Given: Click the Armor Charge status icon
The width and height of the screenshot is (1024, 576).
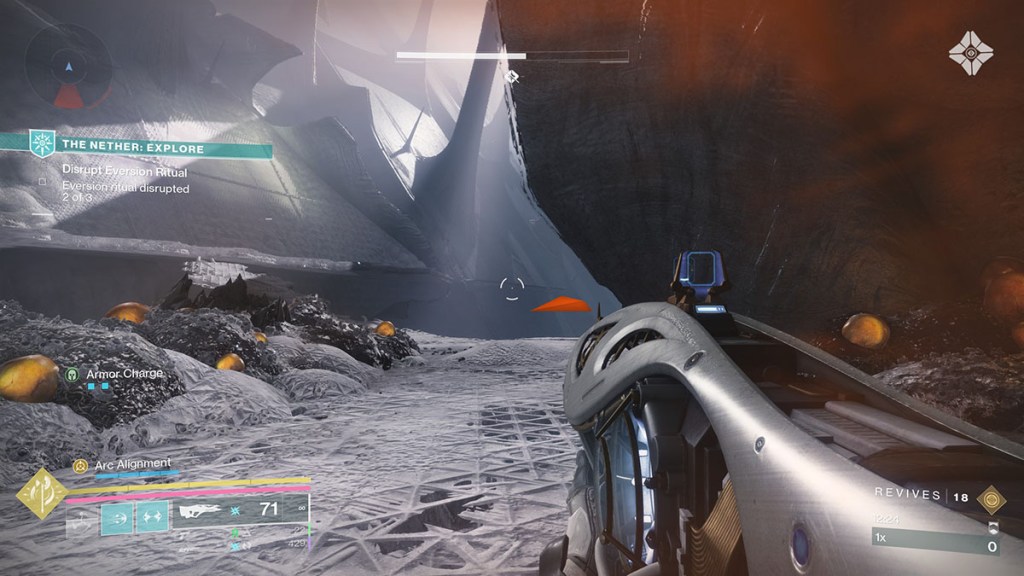Looking at the screenshot, I should click(72, 374).
